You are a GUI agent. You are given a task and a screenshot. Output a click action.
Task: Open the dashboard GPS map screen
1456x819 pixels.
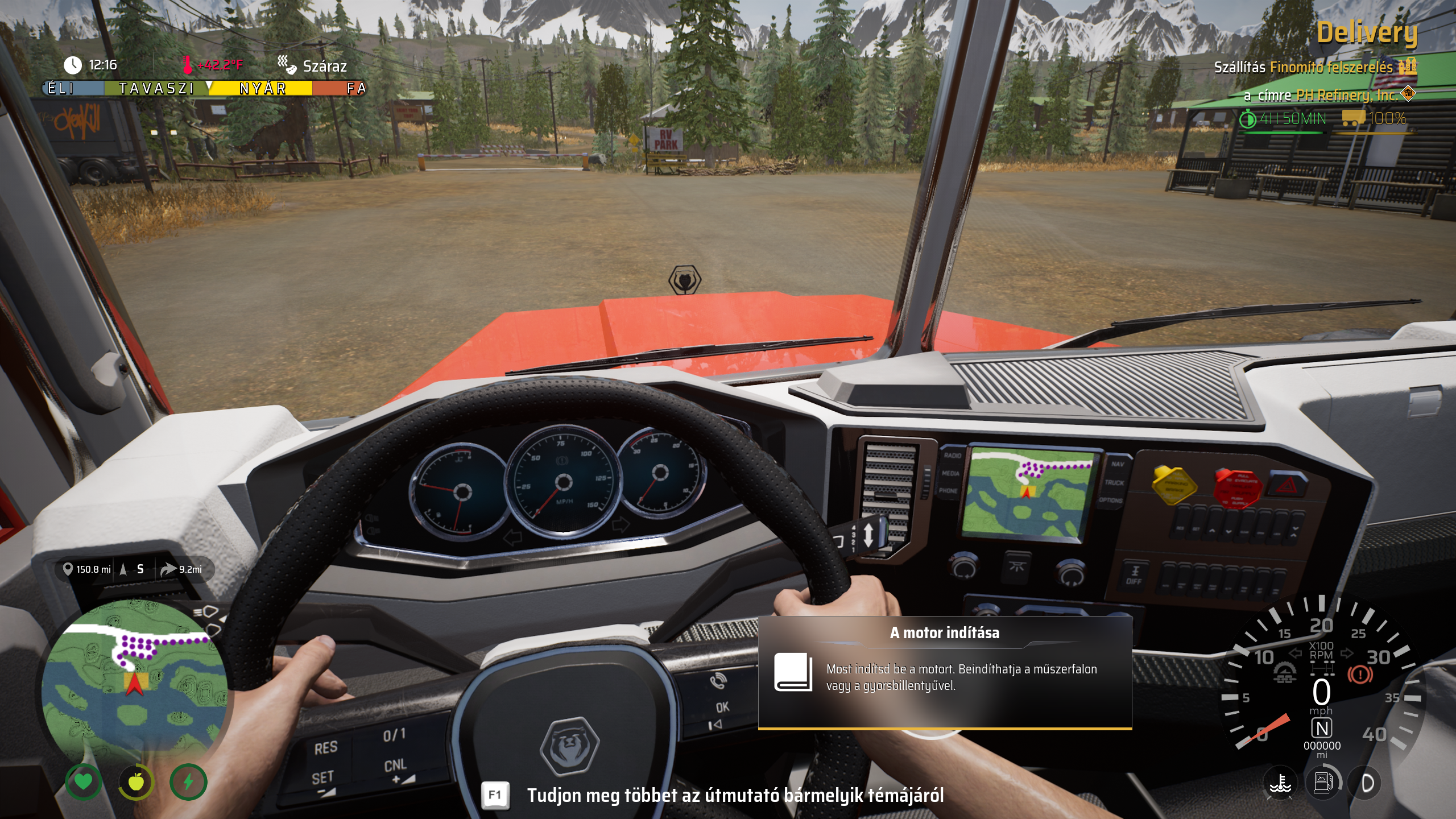coord(1030,492)
